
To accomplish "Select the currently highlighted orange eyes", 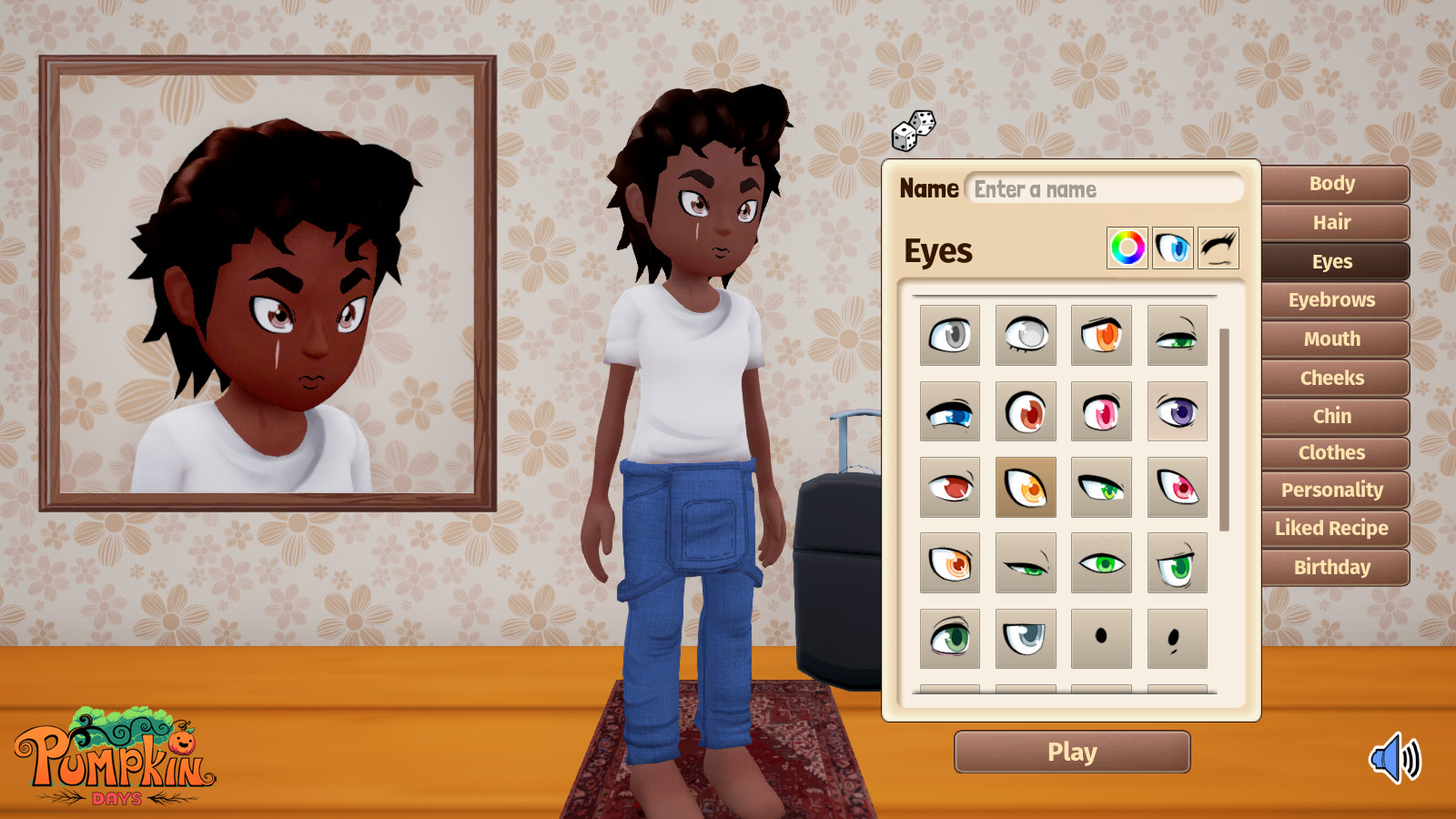I will click(1026, 486).
